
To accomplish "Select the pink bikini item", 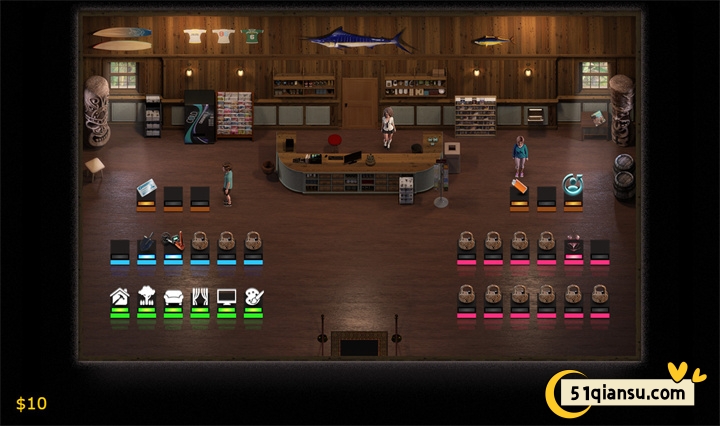I will pyautogui.click(x=573, y=242).
